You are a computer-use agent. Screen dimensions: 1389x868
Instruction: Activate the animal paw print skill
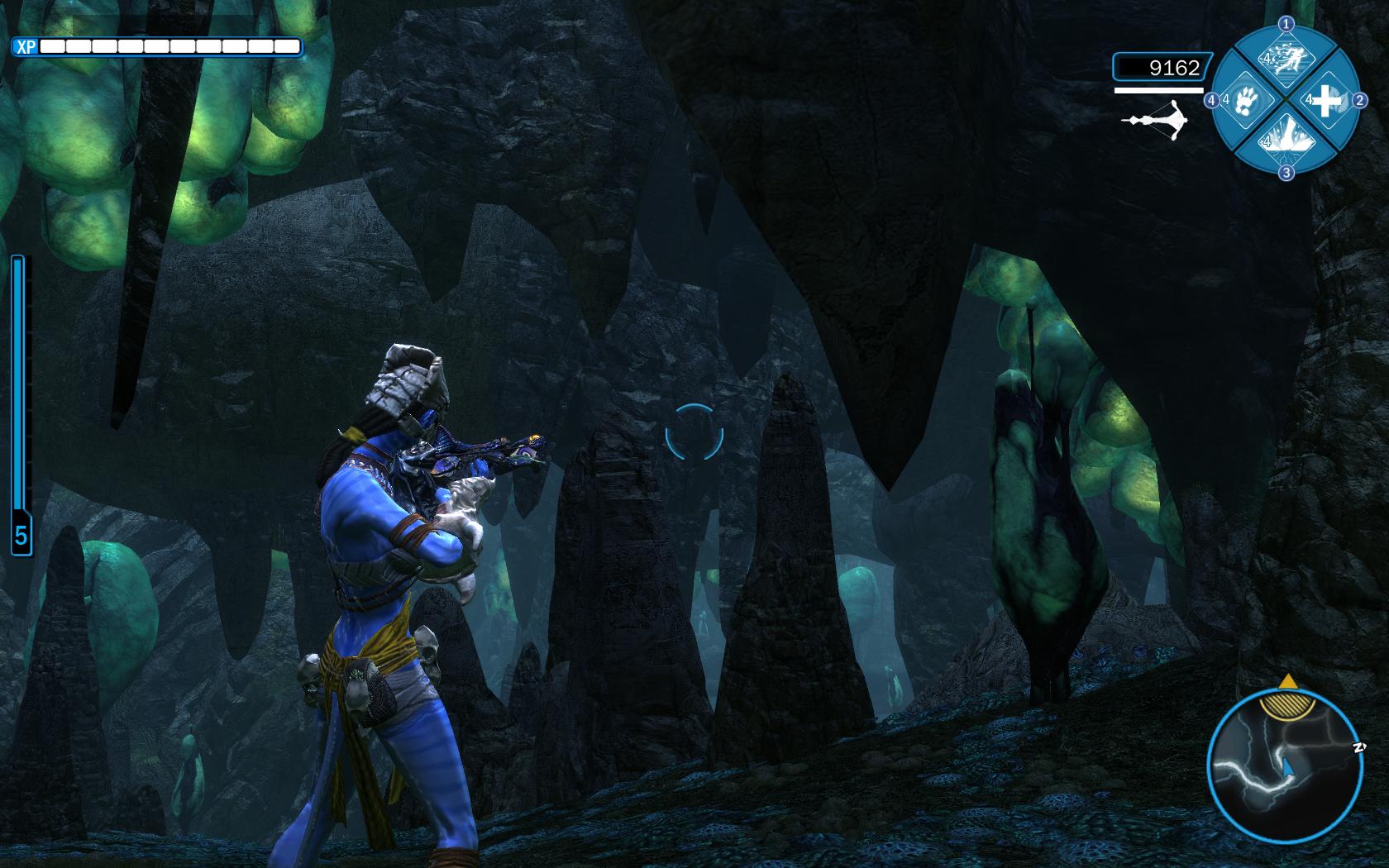pyautogui.click(x=1246, y=101)
